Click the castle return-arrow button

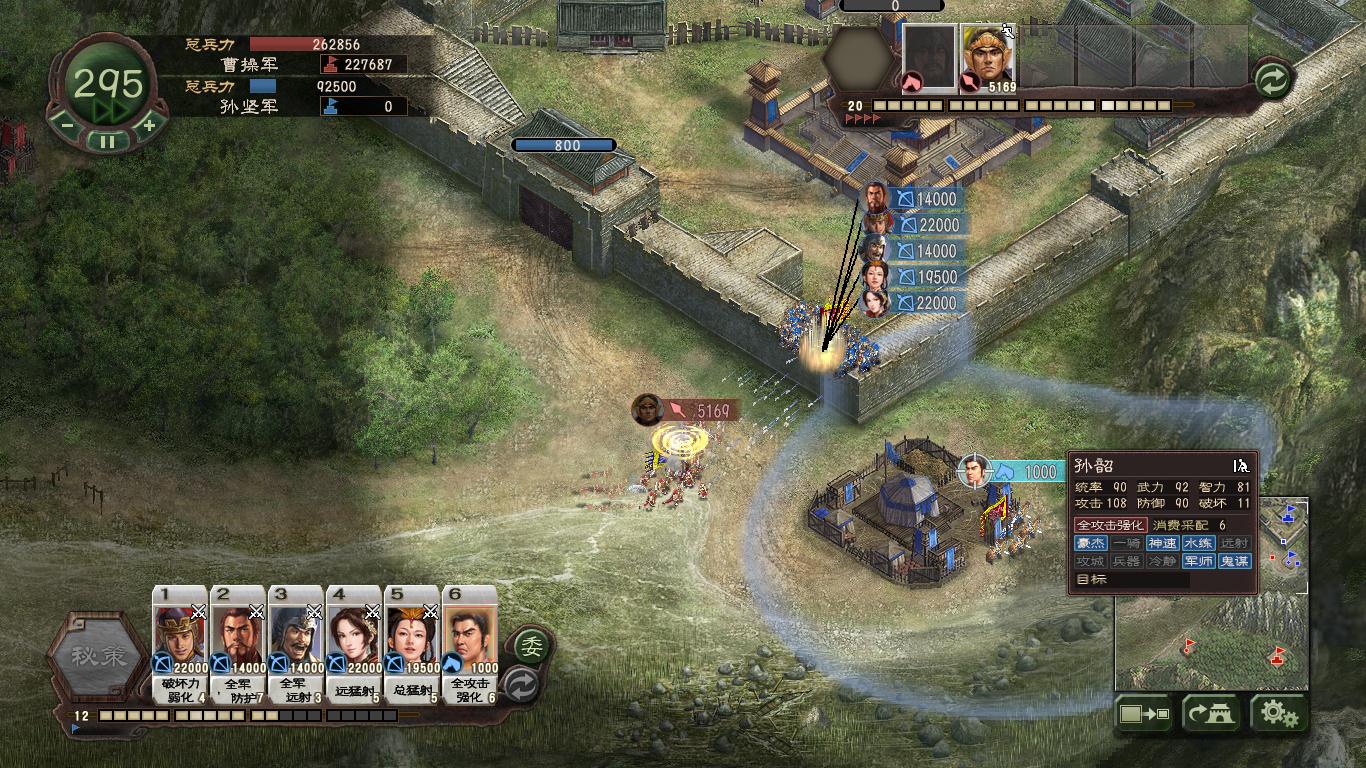click(x=1211, y=714)
